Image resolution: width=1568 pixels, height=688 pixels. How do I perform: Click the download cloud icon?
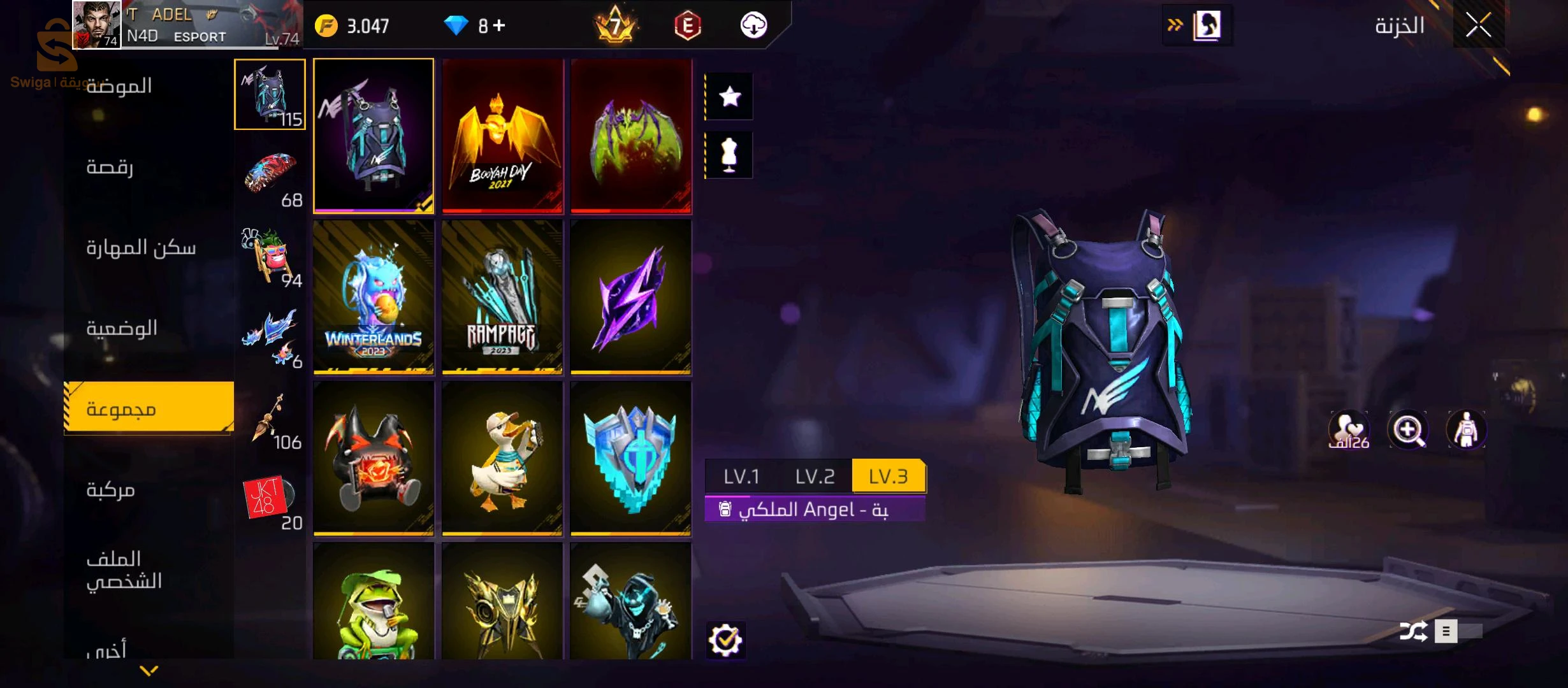coord(753,25)
